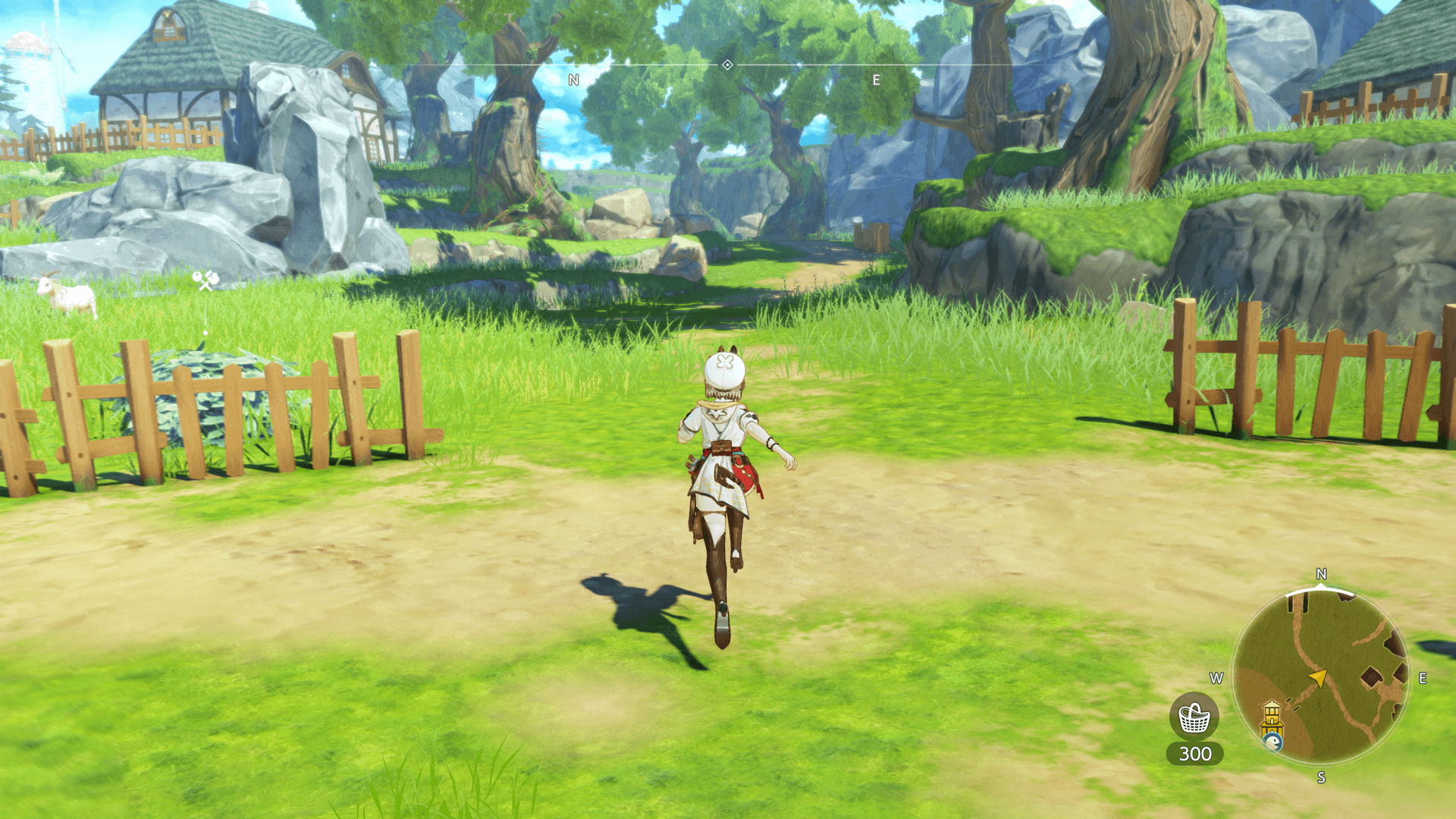The height and width of the screenshot is (819, 1456).
Task: Click the blue round marker below the tower
Action: 1273,742
